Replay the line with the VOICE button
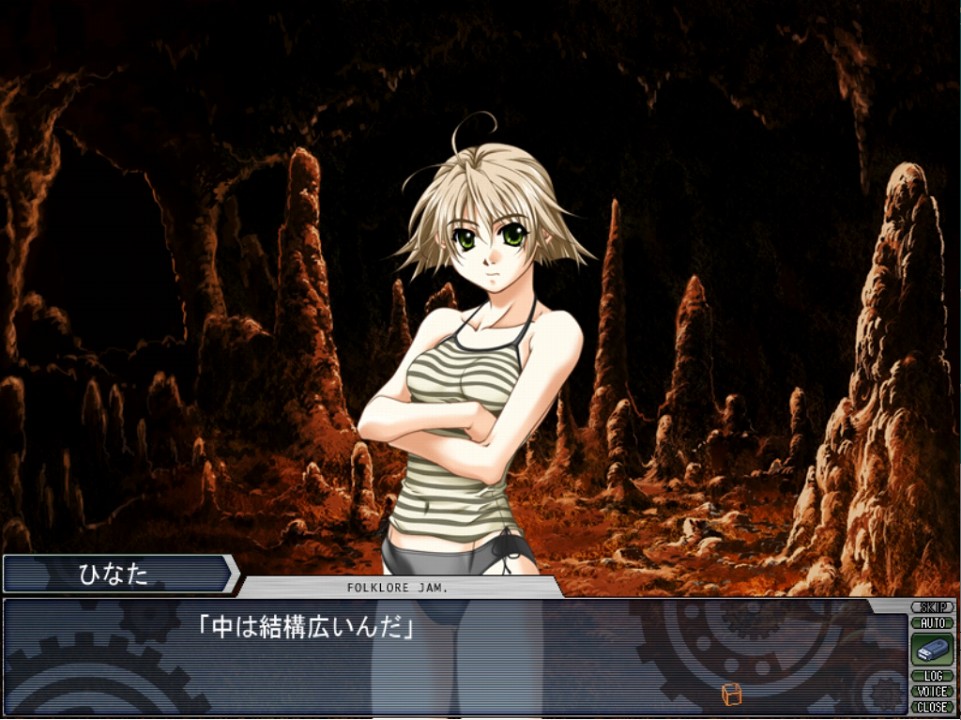Image resolution: width=961 pixels, height=720 pixels. pos(932,691)
